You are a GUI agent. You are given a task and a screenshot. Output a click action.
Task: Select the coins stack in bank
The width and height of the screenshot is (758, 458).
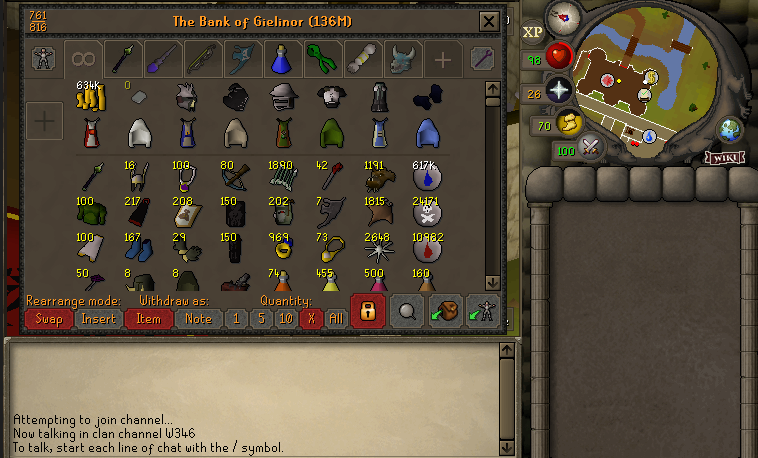coord(90,99)
